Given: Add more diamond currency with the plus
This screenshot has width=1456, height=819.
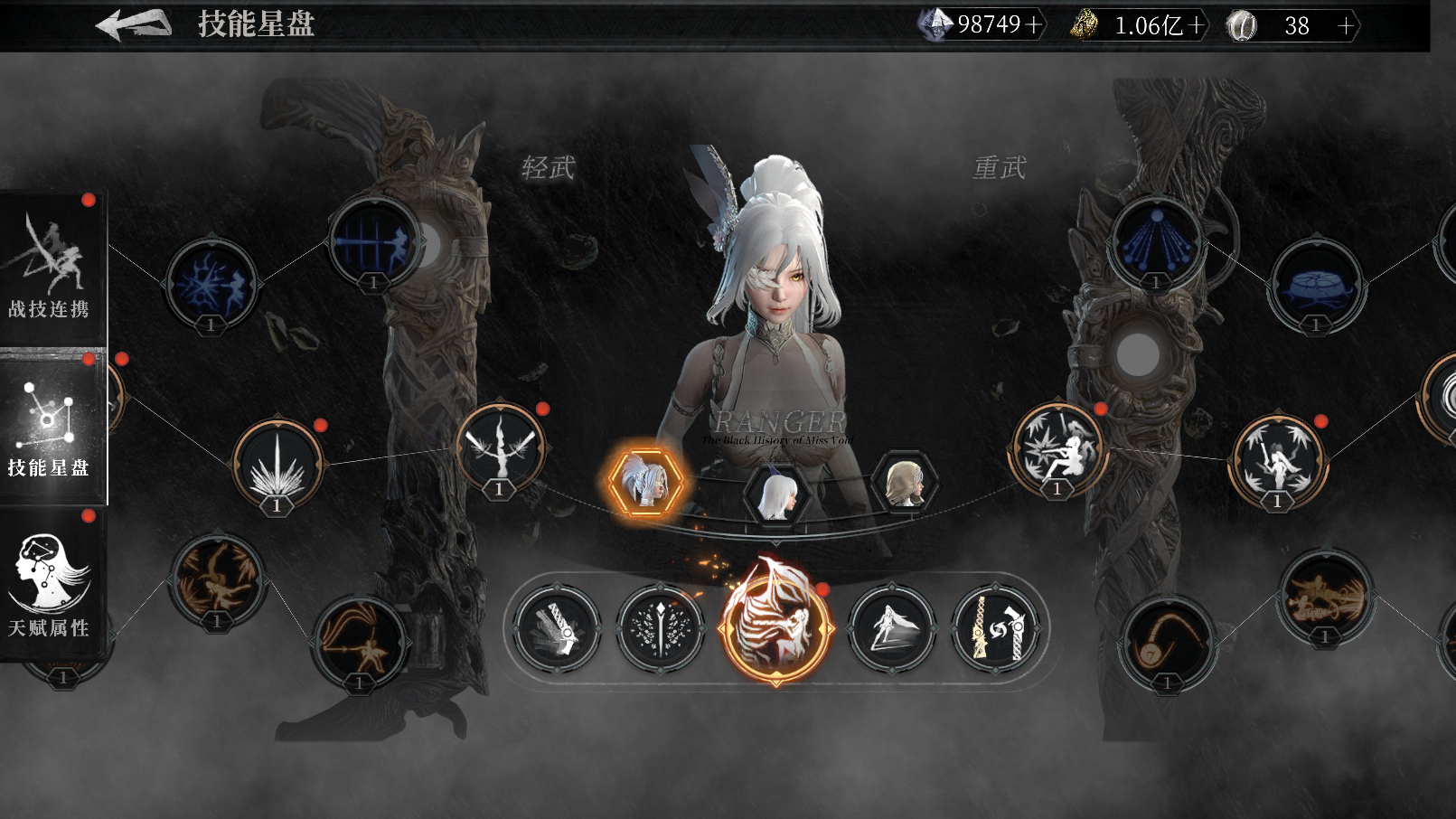Looking at the screenshot, I should pyautogui.click(x=1034, y=25).
